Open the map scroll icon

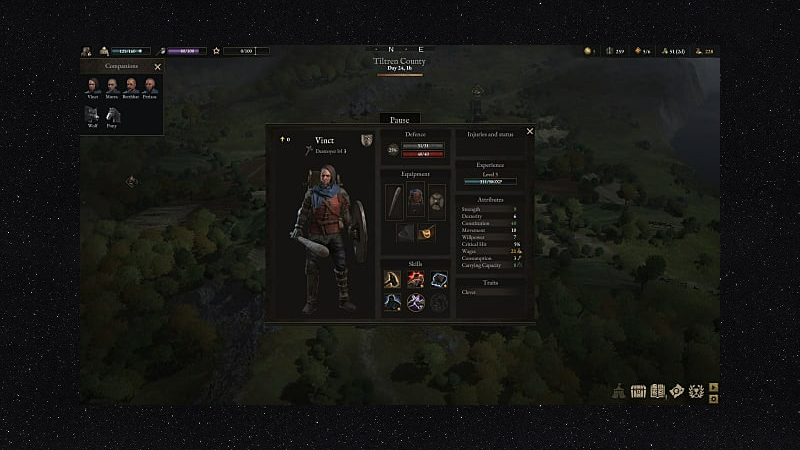(677, 391)
